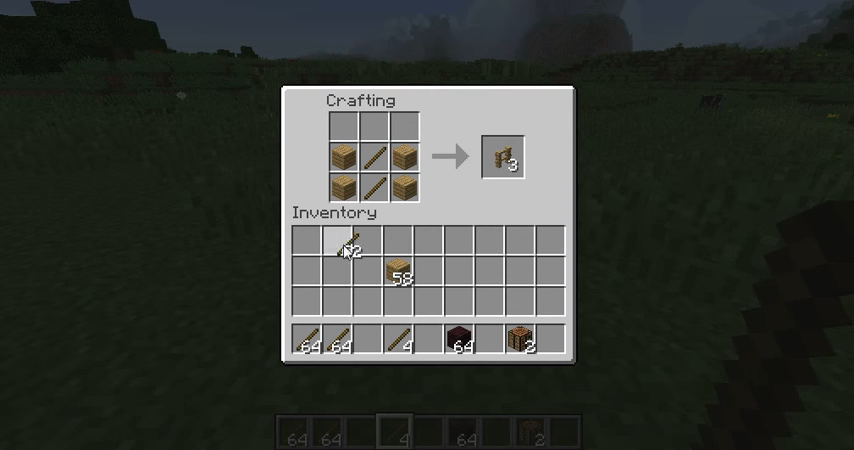This screenshot has height=450, width=854.
Task: Grab the crafting table stack
Action: 520,339
